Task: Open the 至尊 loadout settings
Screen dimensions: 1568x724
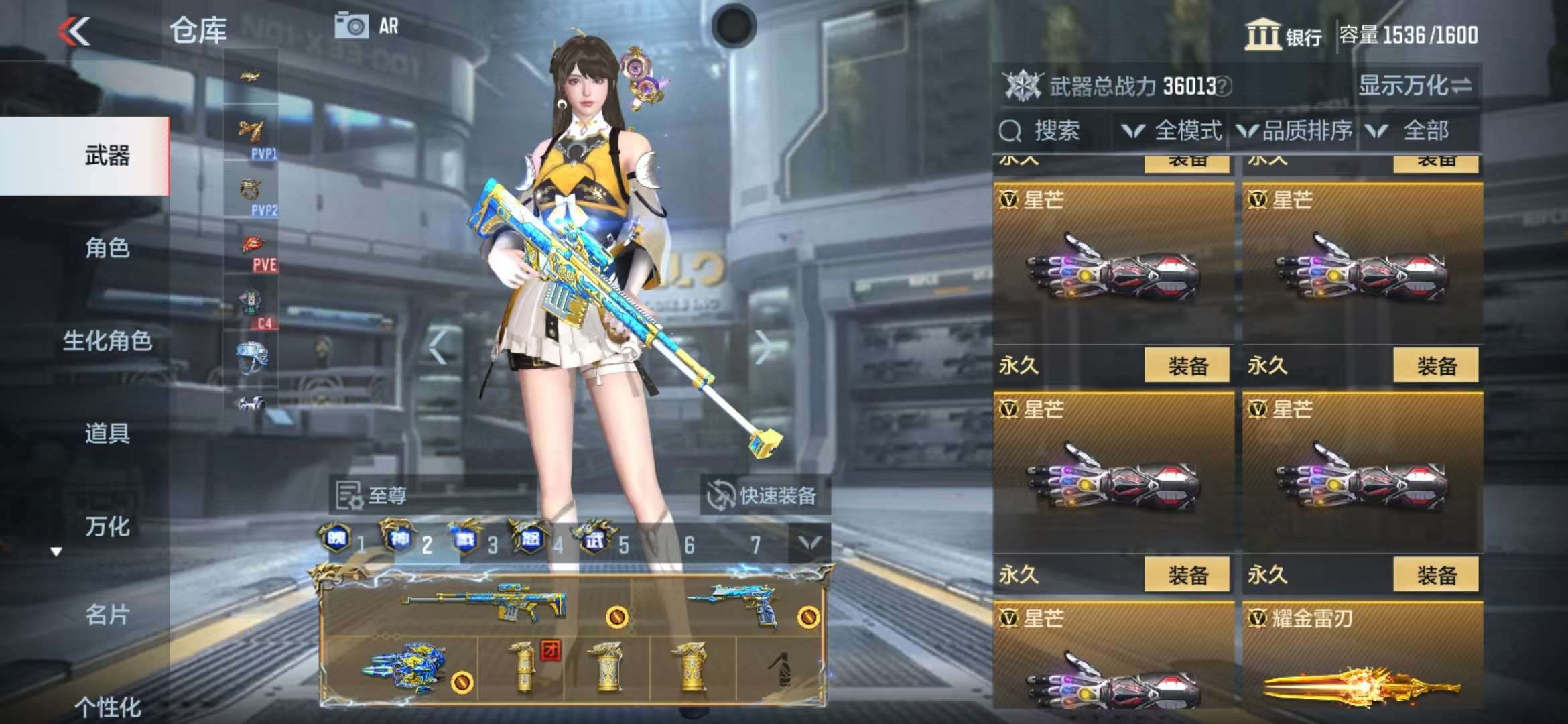Action: click(x=373, y=496)
